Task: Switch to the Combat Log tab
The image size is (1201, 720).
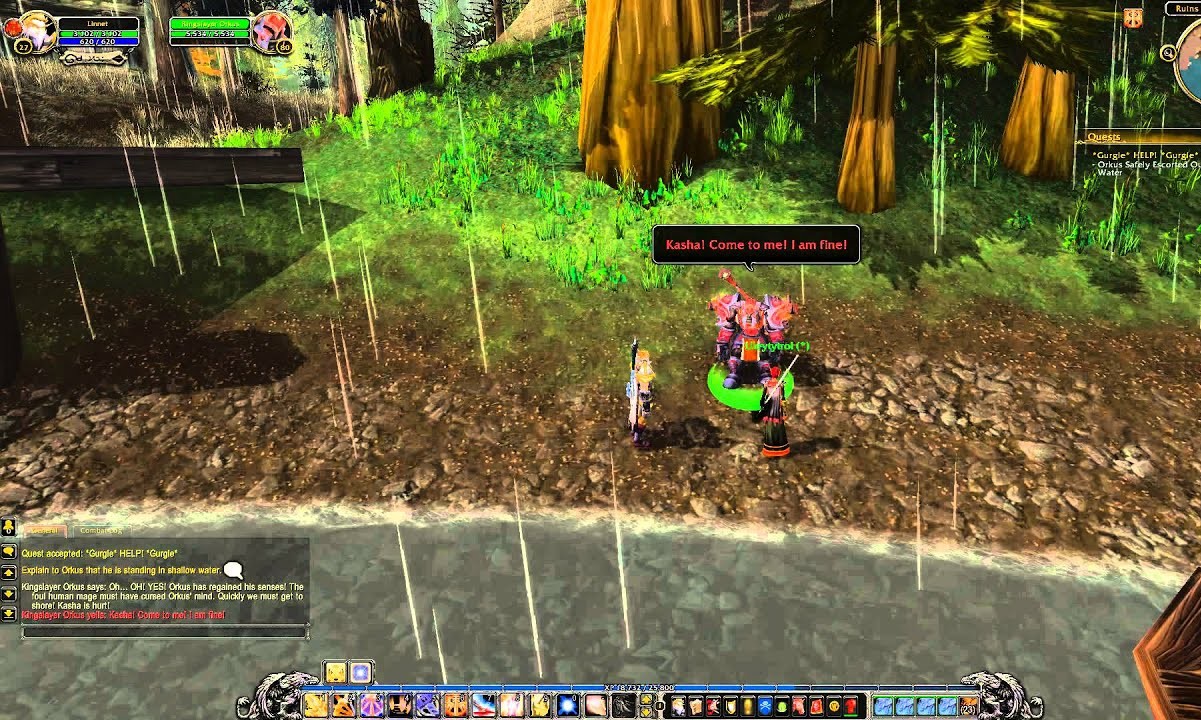Action: pyautogui.click(x=100, y=530)
